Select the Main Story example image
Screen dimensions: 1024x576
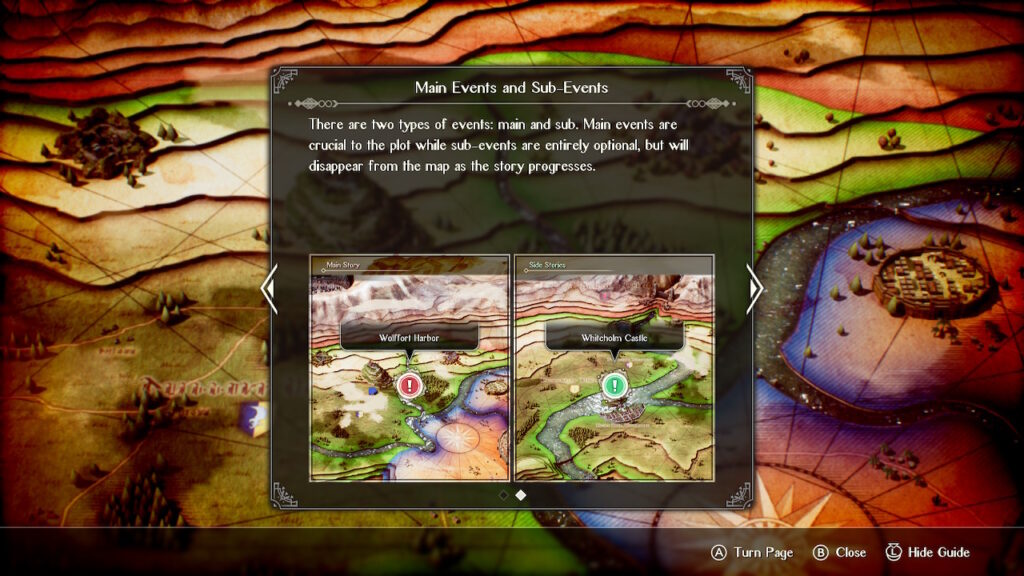tap(410, 368)
